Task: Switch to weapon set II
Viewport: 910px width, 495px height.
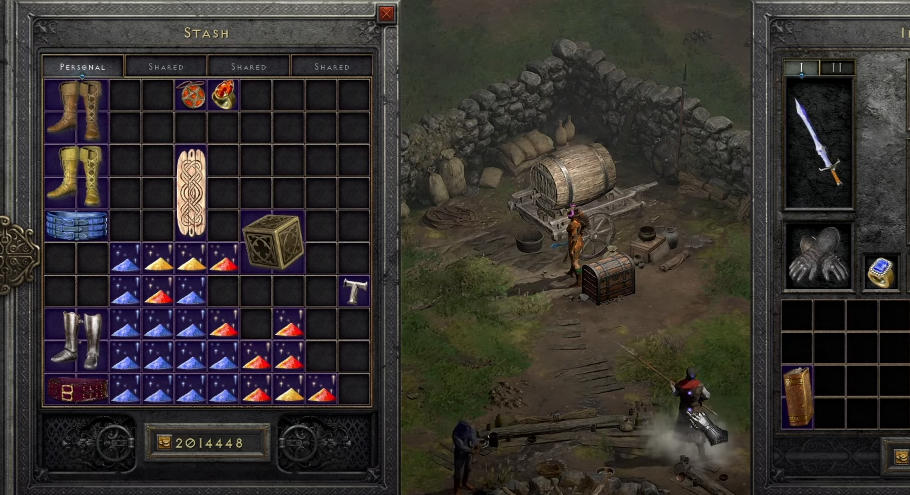Action: [x=836, y=68]
